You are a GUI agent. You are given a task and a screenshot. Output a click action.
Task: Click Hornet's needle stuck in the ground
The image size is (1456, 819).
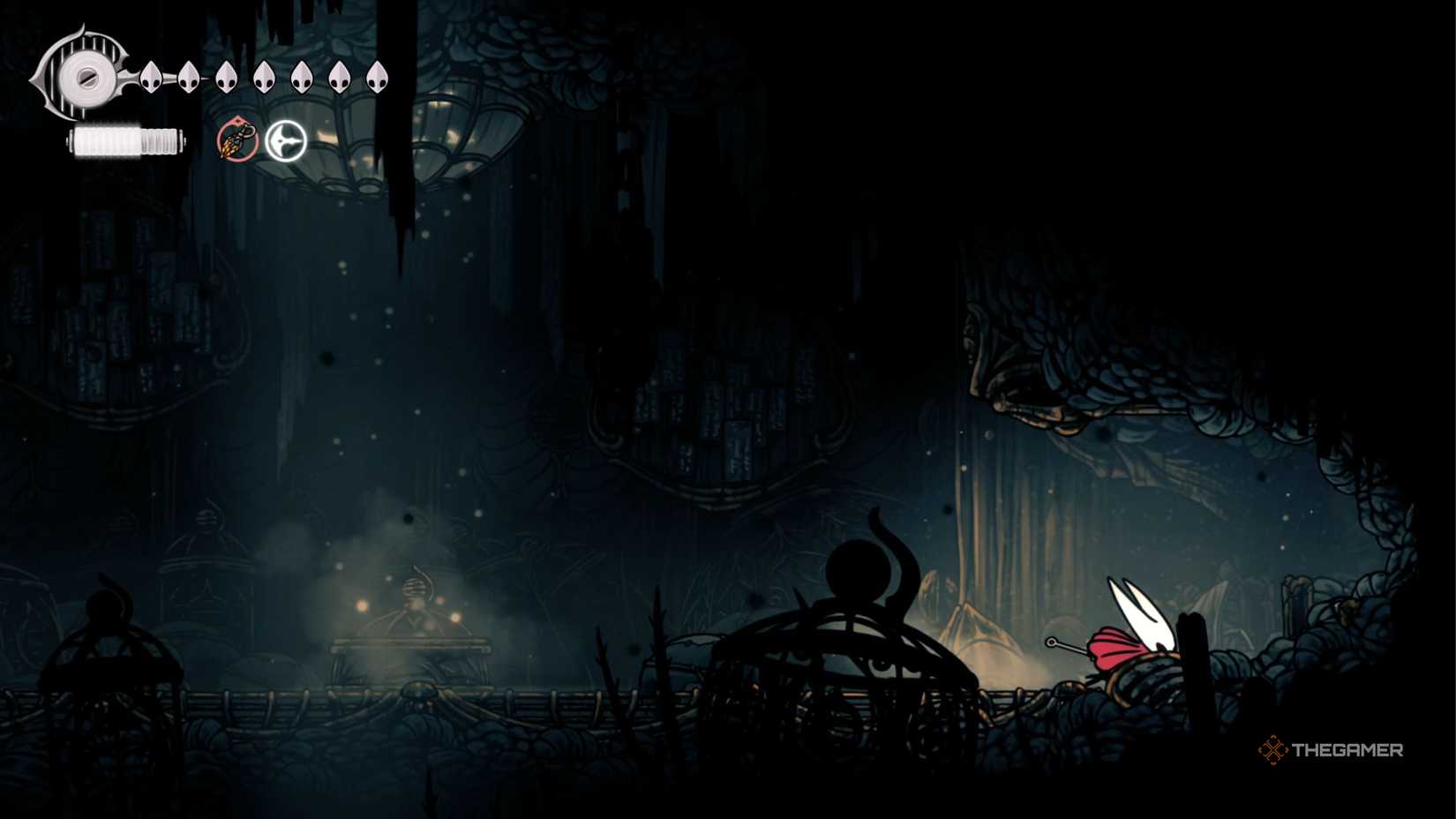pos(1068,644)
